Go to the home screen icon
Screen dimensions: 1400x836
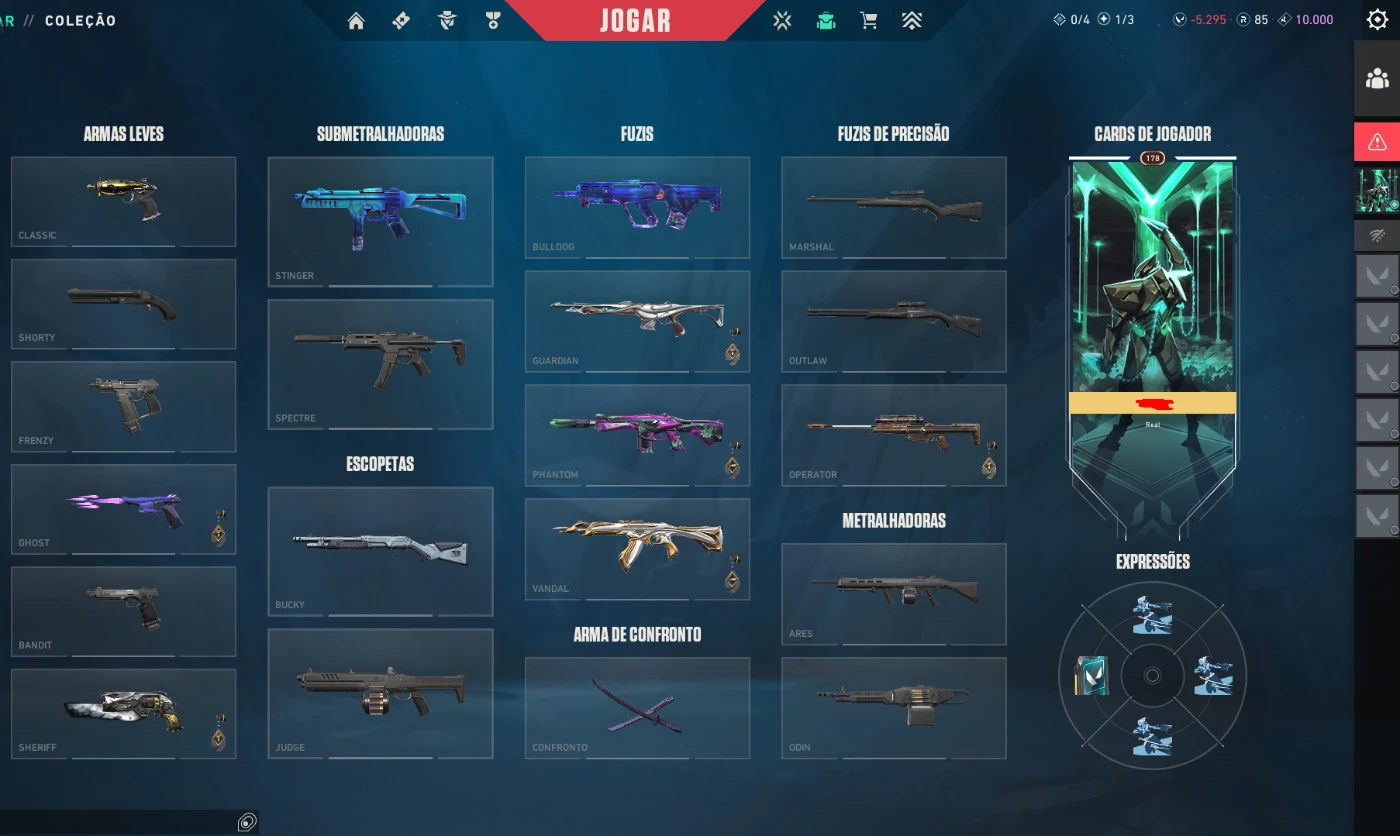[356, 21]
